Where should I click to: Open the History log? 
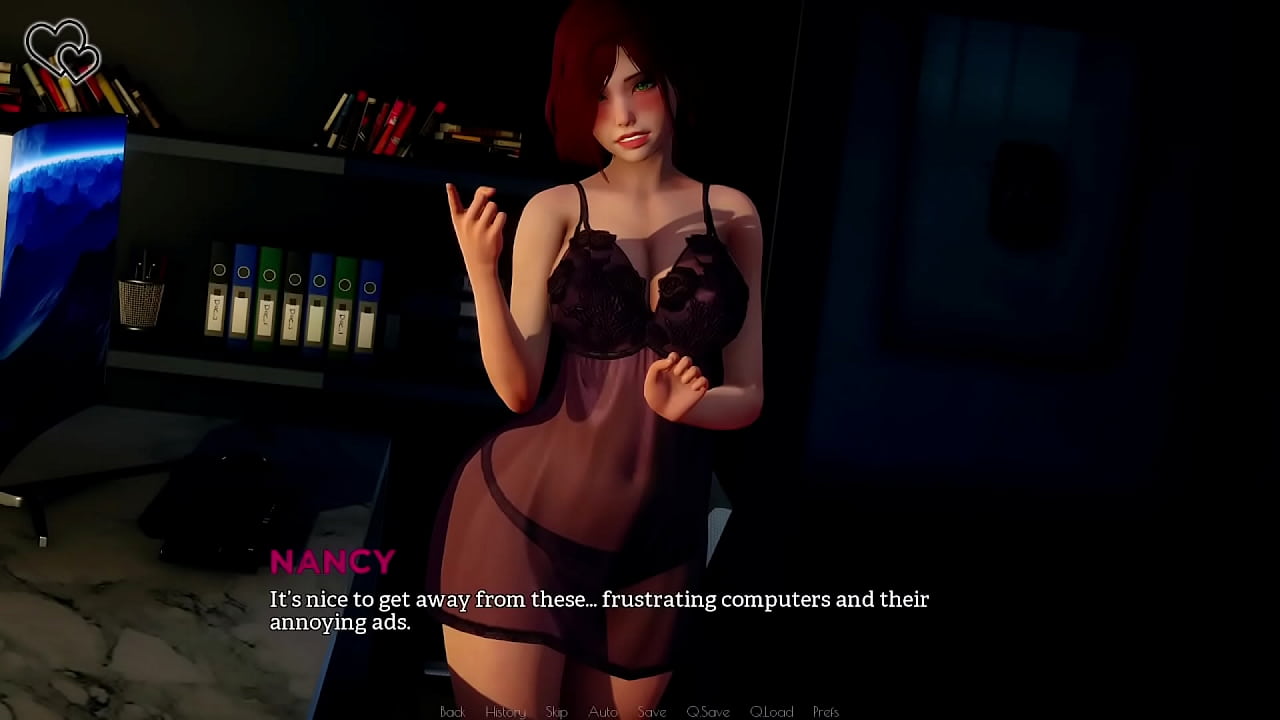(505, 712)
